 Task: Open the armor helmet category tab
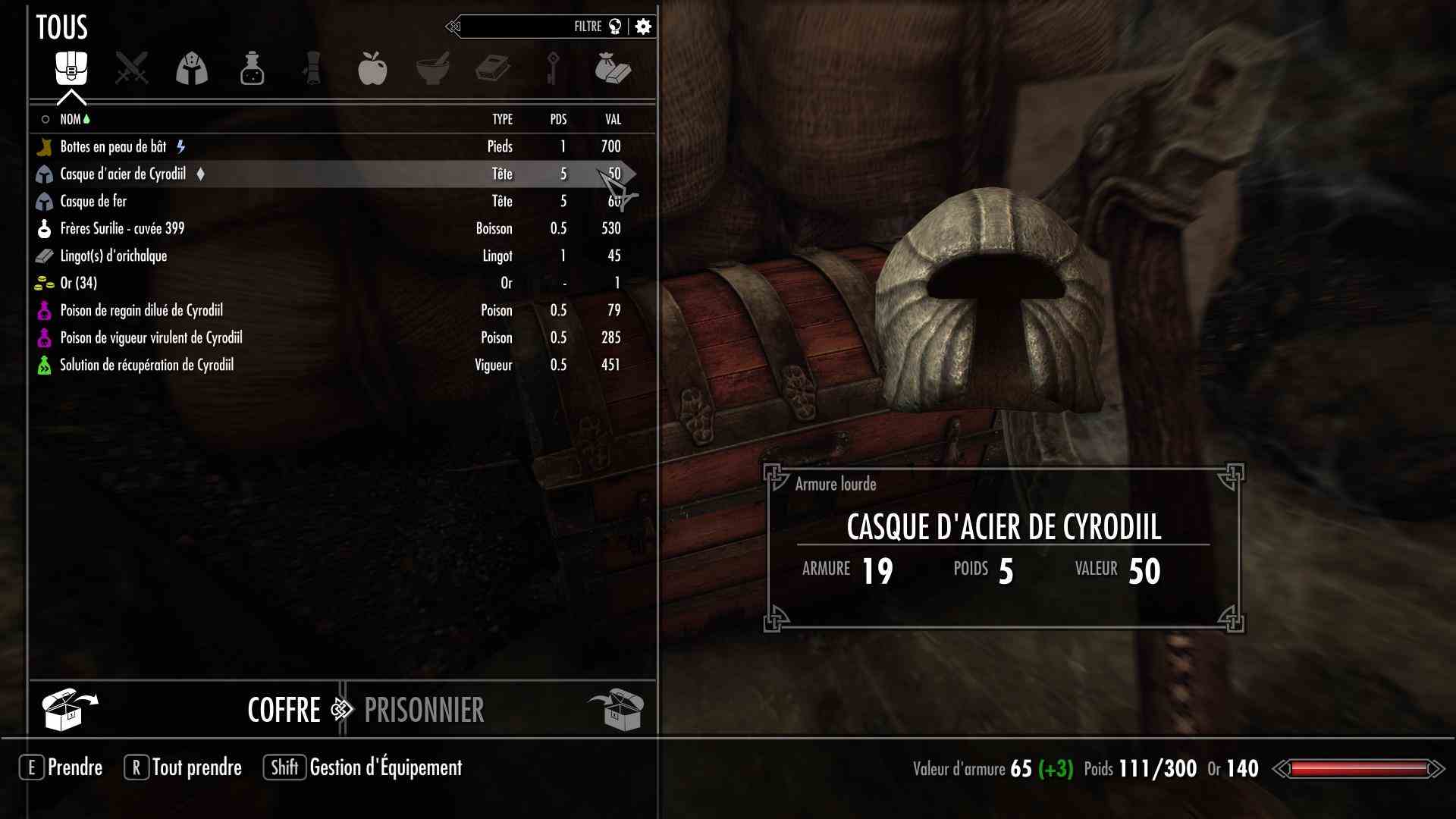pos(192,69)
